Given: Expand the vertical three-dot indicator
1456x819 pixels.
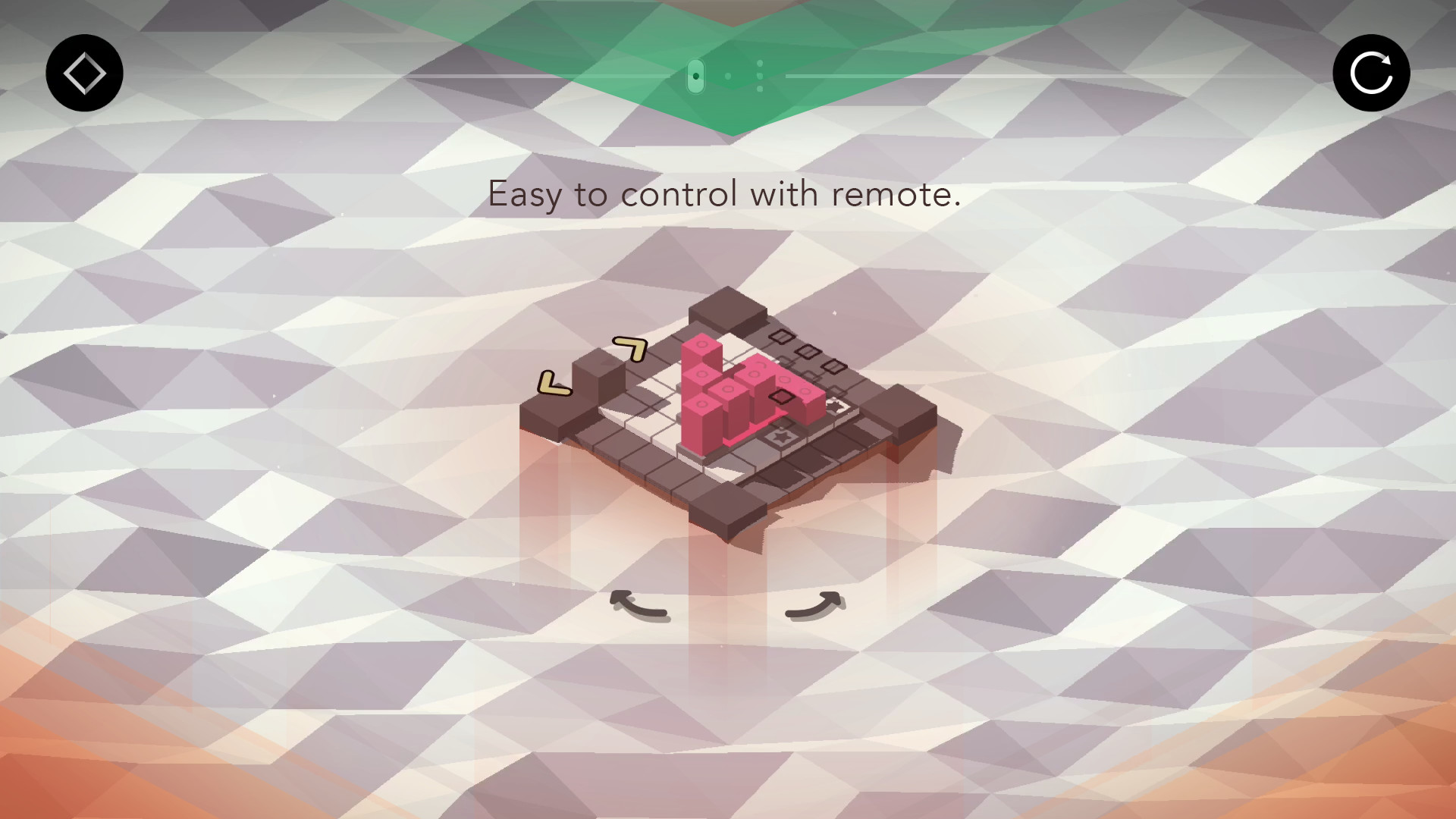Looking at the screenshot, I should [x=760, y=76].
